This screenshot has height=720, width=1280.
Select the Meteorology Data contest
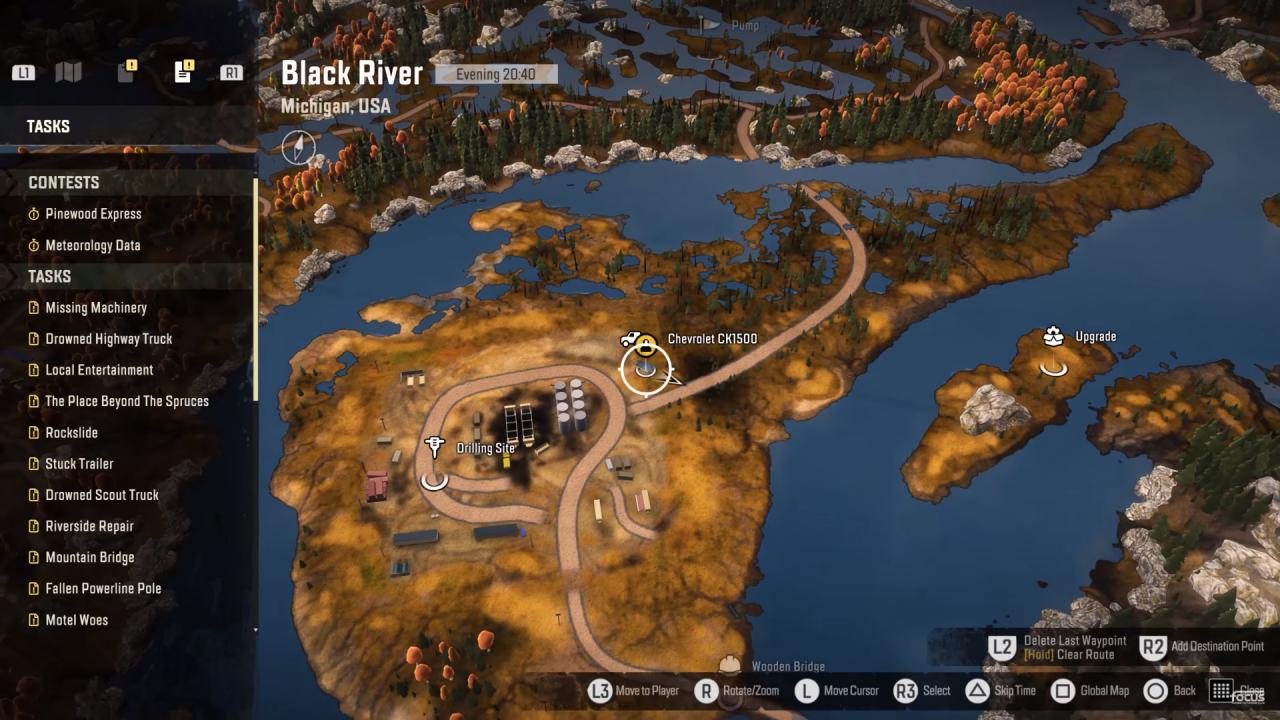pos(92,245)
